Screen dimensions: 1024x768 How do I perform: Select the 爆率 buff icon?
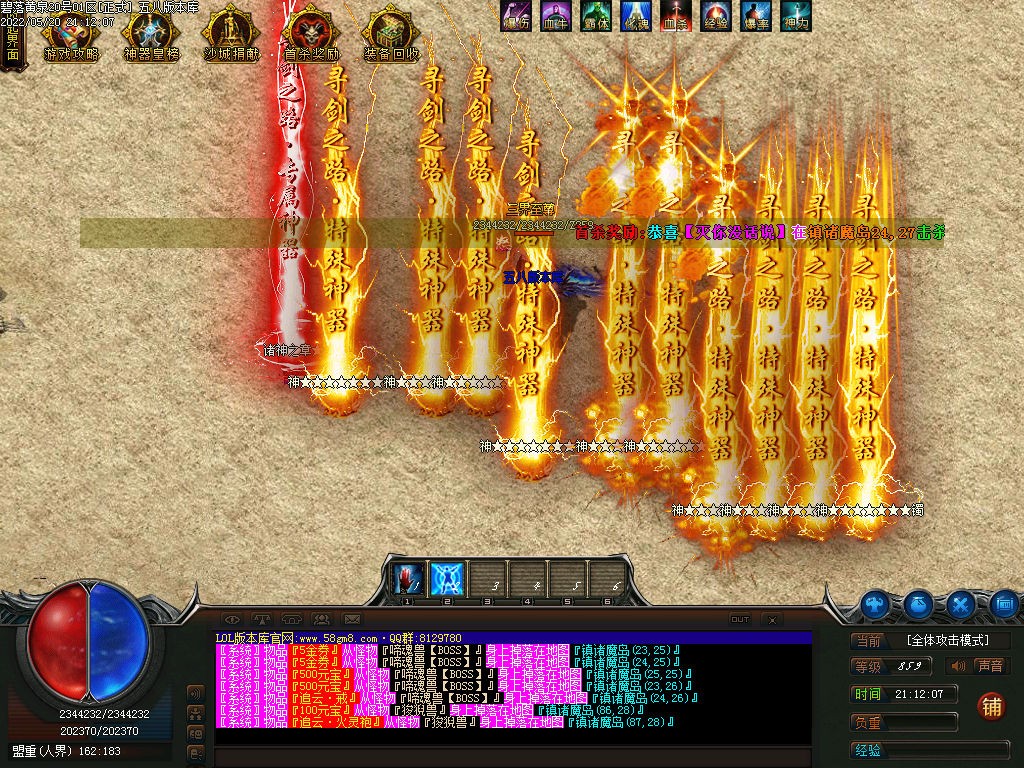point(756,16)
